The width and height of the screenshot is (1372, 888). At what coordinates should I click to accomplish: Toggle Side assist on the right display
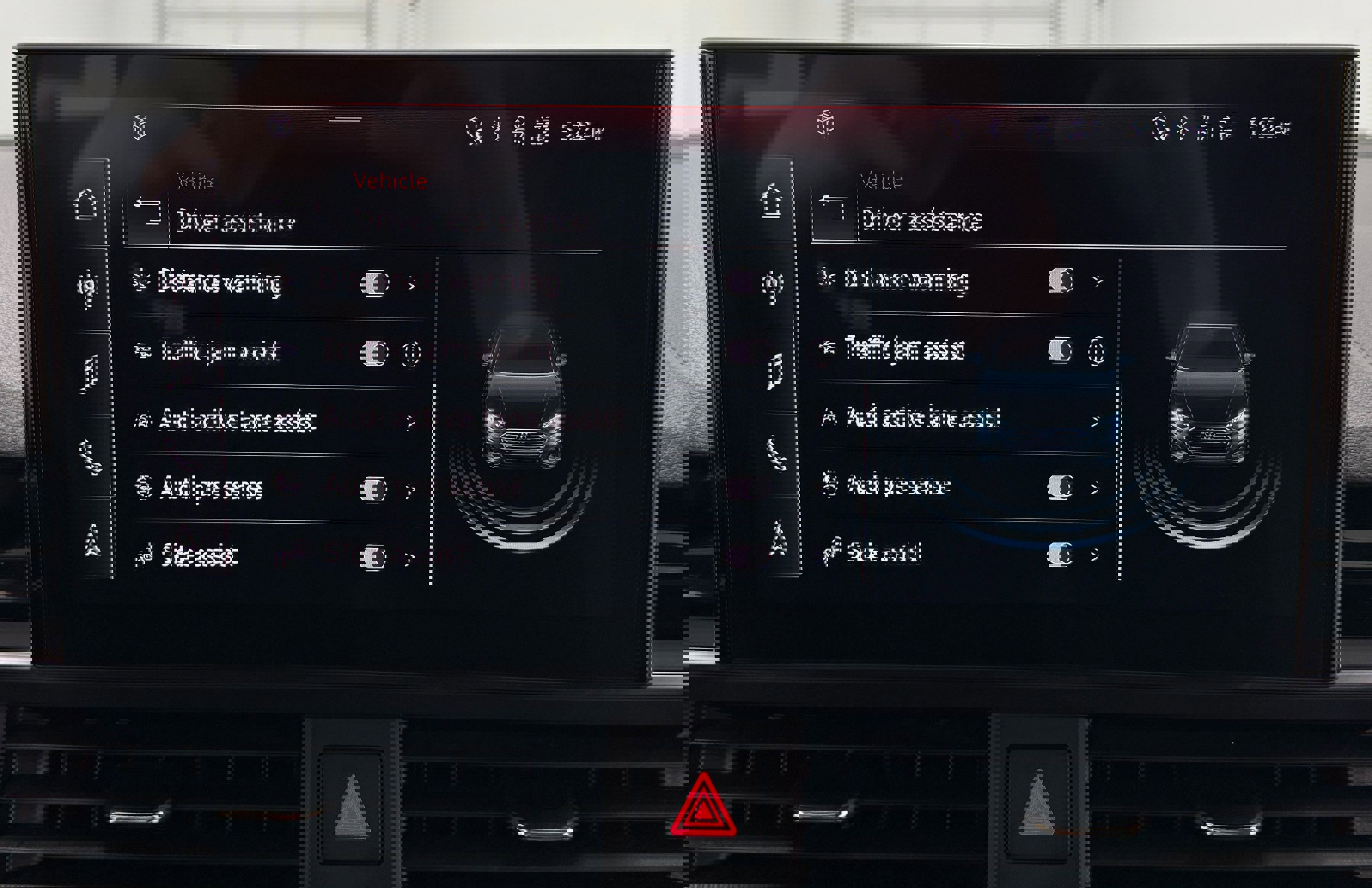(1061, 554)
